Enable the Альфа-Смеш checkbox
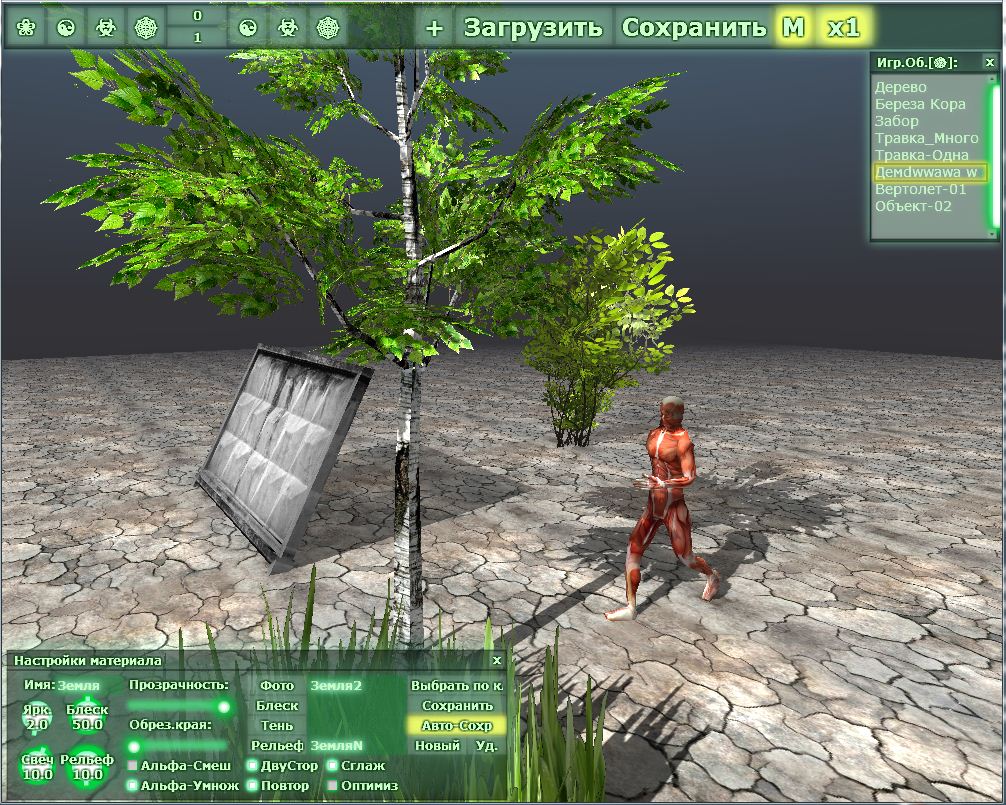The height and width of the screenshot is (805, 1006). [x=132, y=766]
